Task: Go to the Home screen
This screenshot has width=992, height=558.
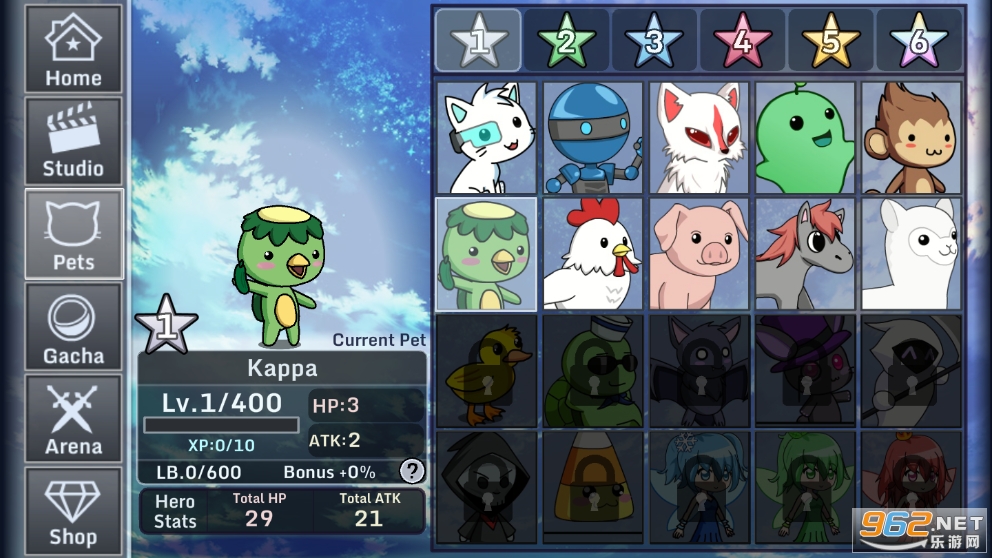Action: click(x=73, y=50)
